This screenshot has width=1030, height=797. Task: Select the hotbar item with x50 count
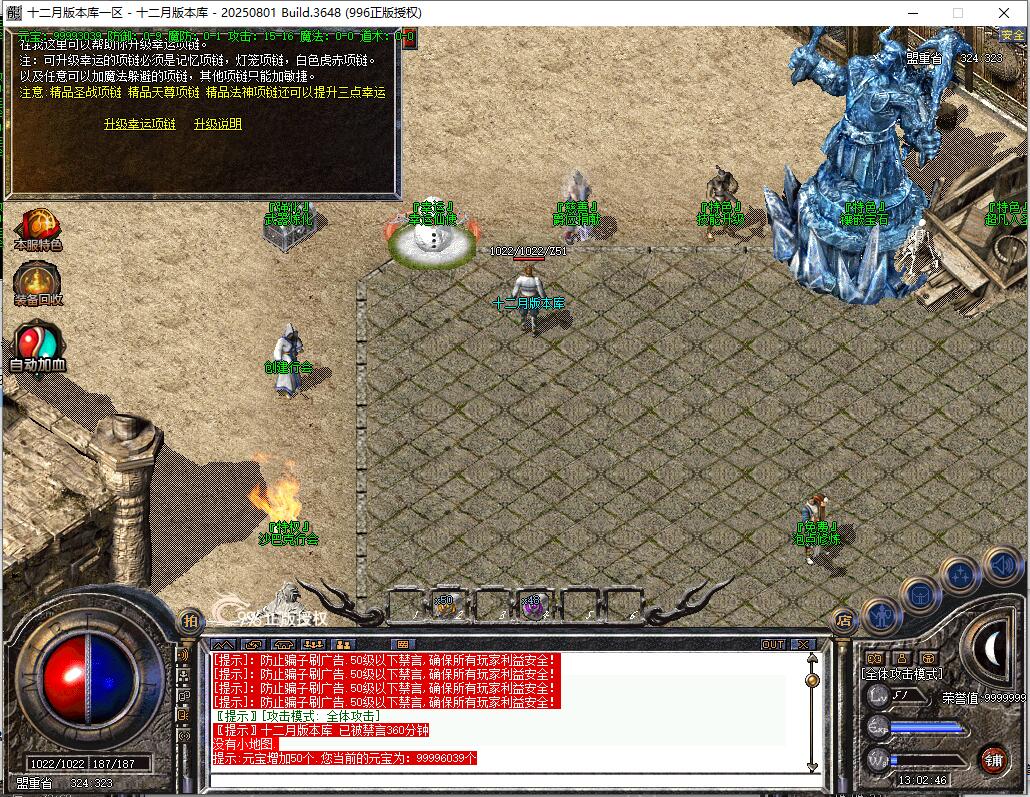[x=446, y=605]
